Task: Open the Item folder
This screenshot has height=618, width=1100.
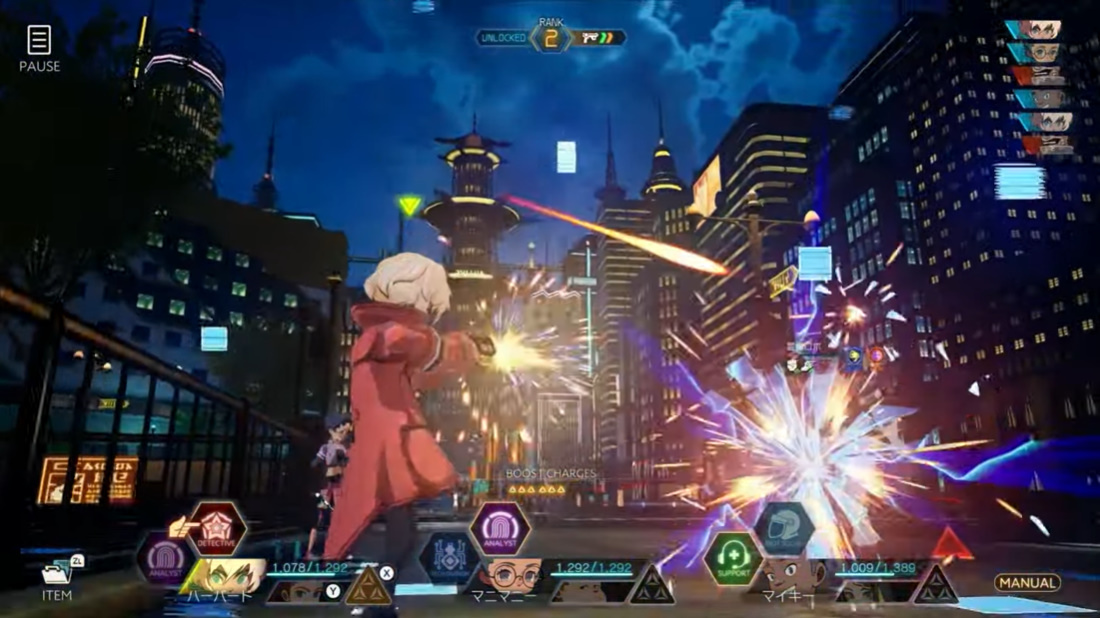Action: coord(57,578)
